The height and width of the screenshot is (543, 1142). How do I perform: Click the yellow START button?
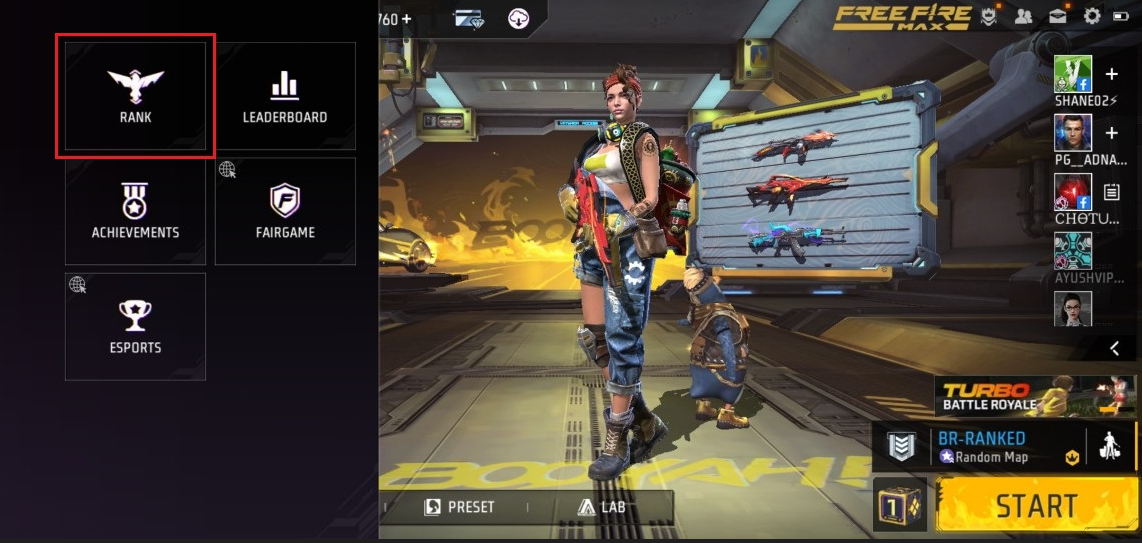(1036, 505)
